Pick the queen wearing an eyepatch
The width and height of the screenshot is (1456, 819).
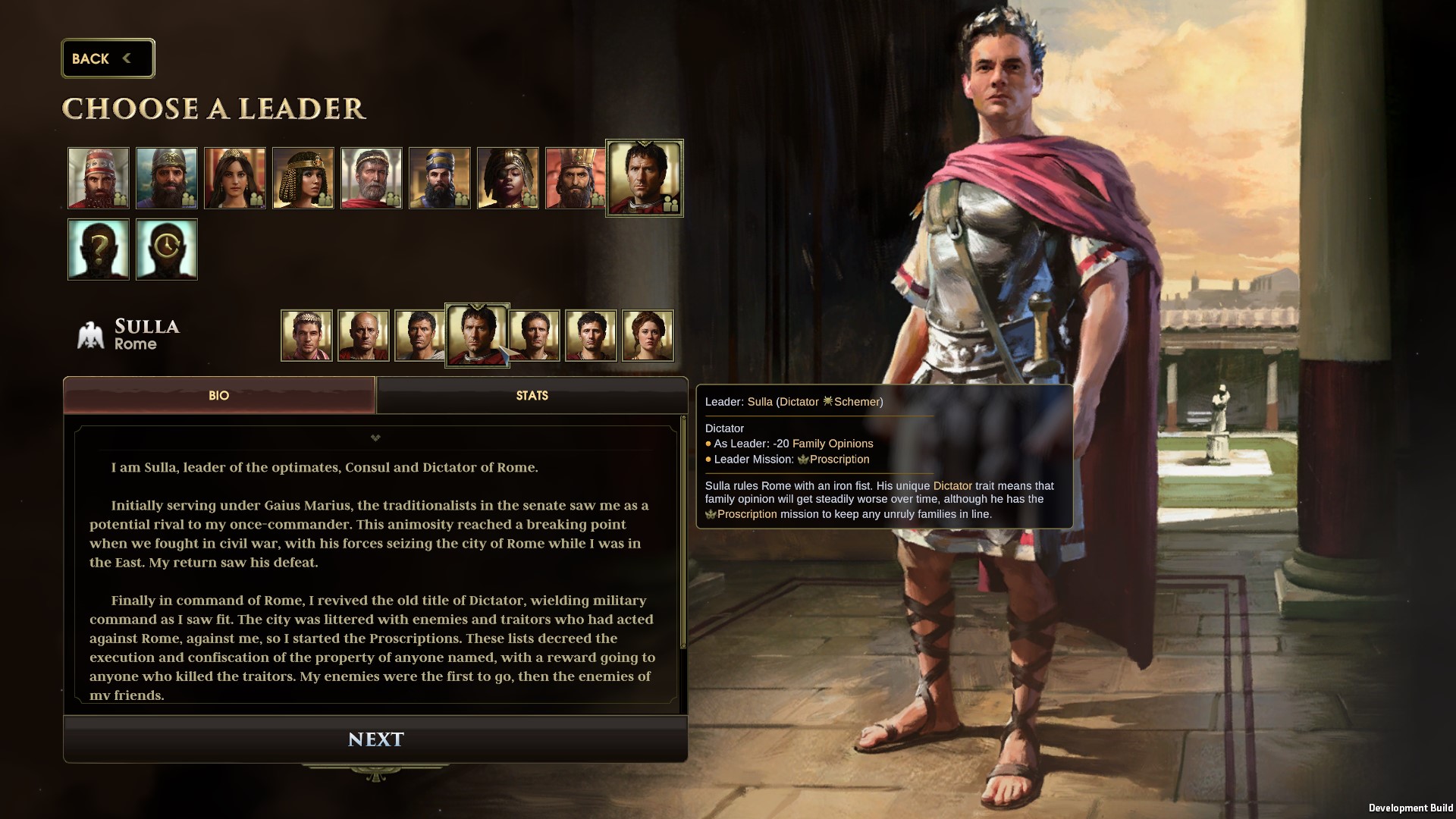508,178
